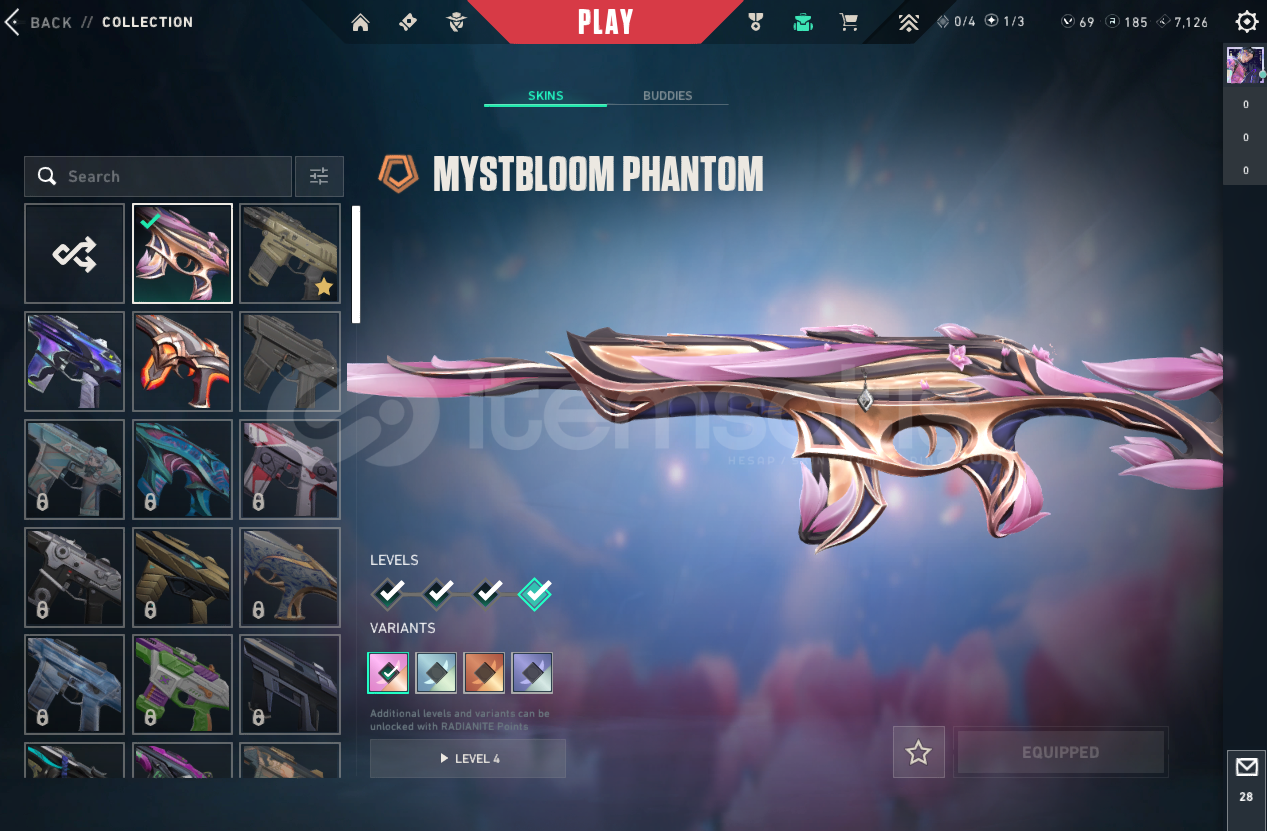1267x831 pixels.
Task: Click into the skin Search field
Action: (170, 177)
